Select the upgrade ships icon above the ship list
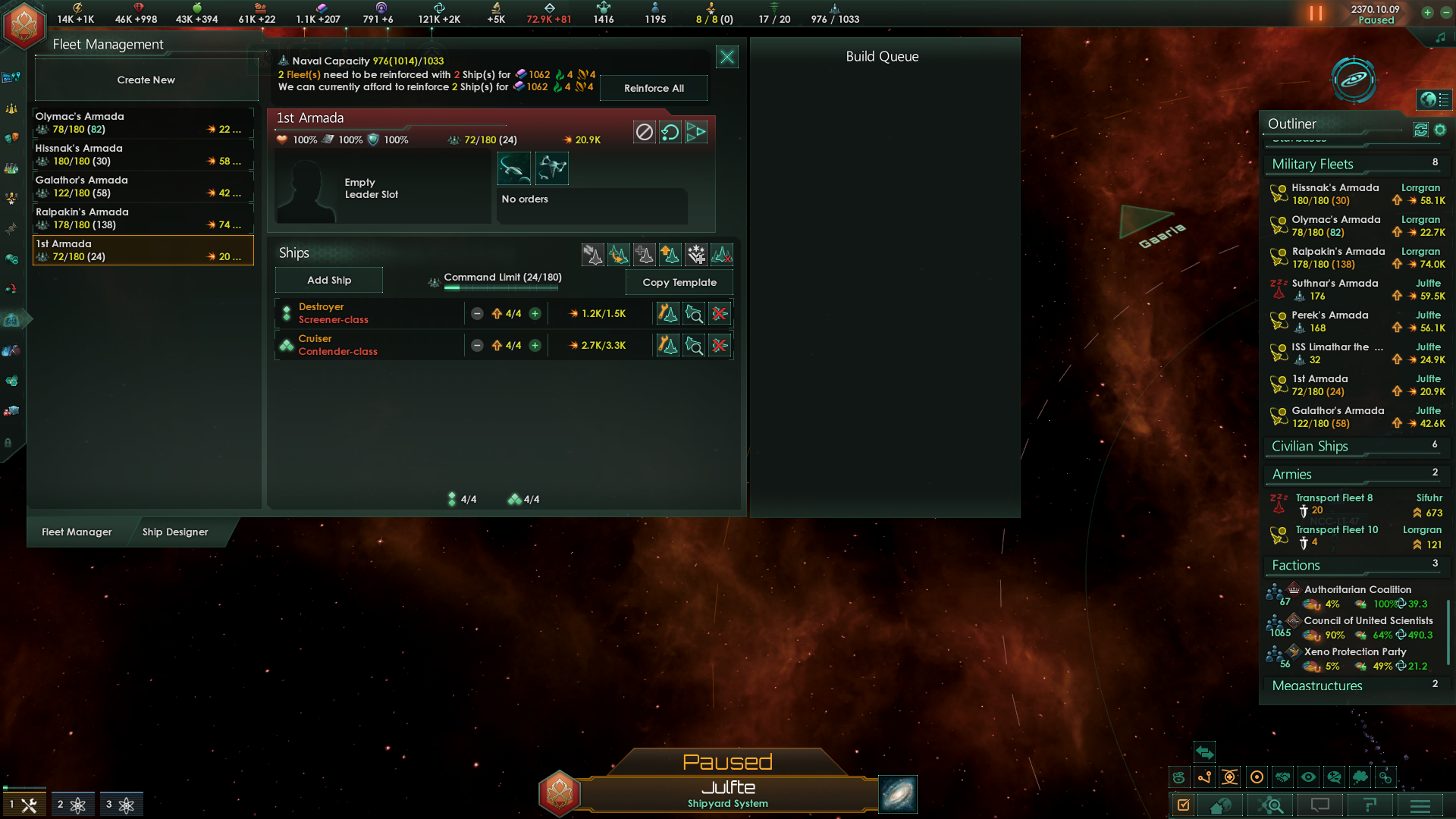This screenshot has width=1456, height=819. pyautogui.click(x=670, y=255)
